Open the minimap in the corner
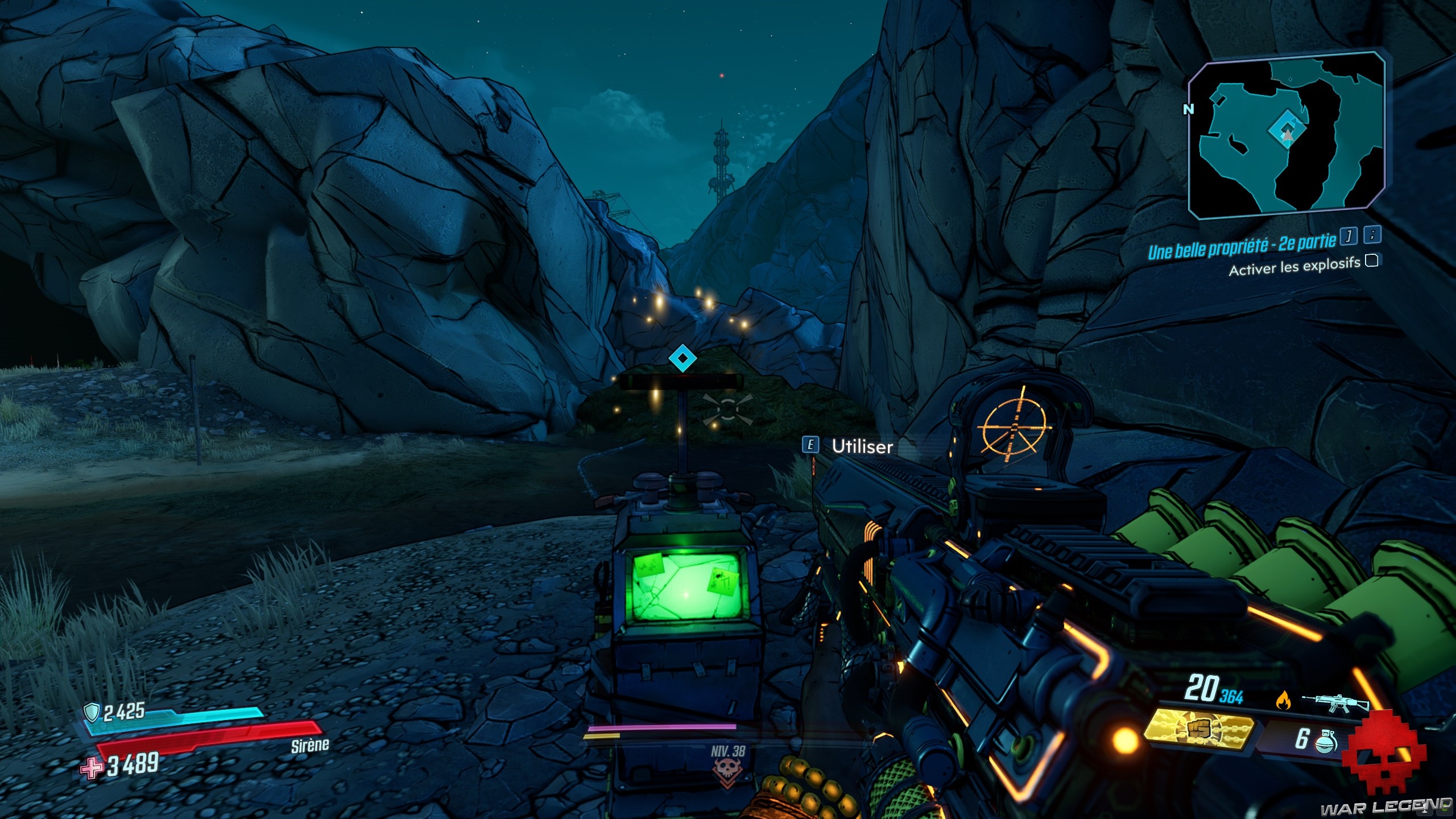 [1287, 135]
